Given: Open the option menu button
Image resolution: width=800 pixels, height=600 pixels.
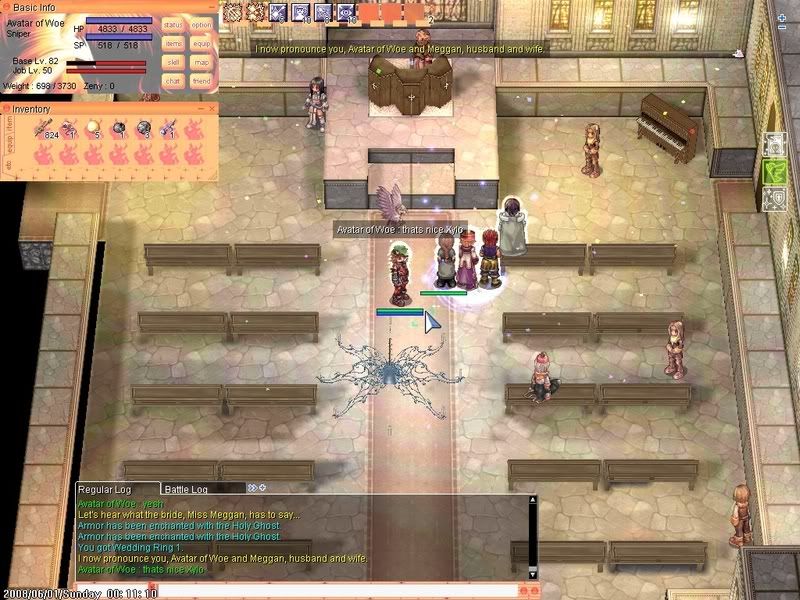Looking at the screenshot, I should click(x=202, y=24).
